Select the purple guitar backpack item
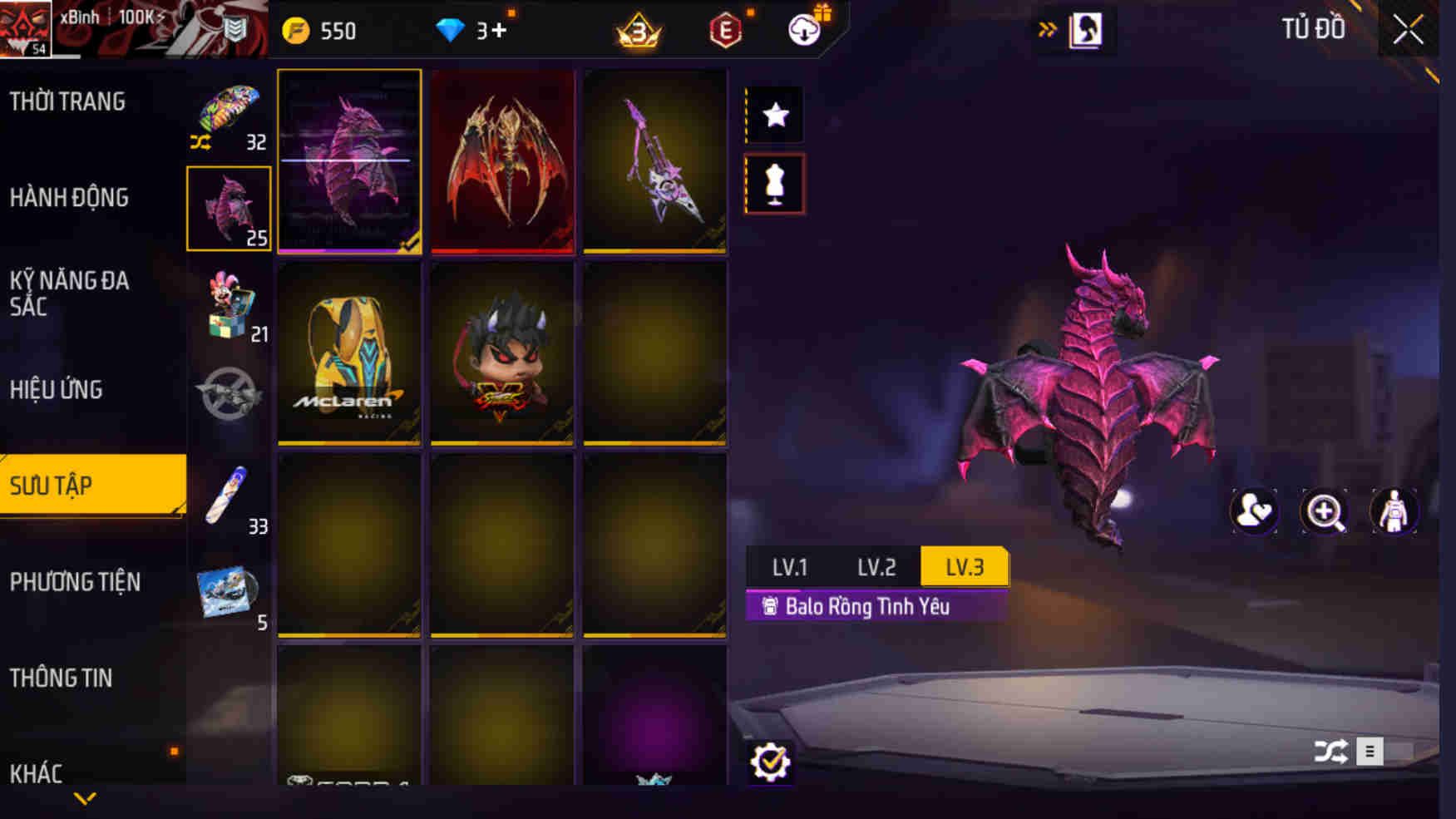The width and height of the screenshot is (1456, 819). click(655, 161)
